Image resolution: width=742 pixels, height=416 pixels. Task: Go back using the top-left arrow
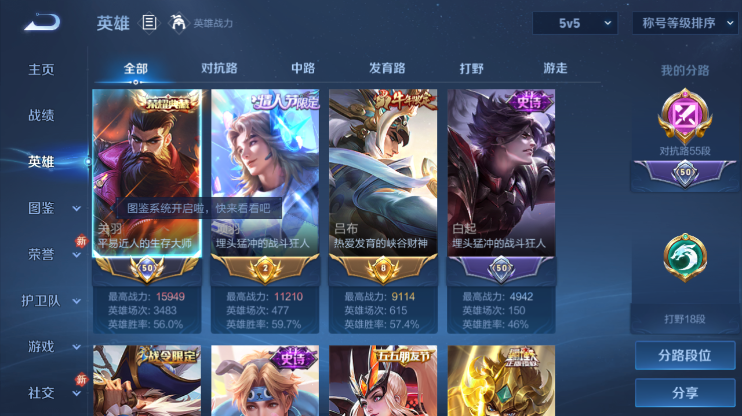[x=42, y=22]
